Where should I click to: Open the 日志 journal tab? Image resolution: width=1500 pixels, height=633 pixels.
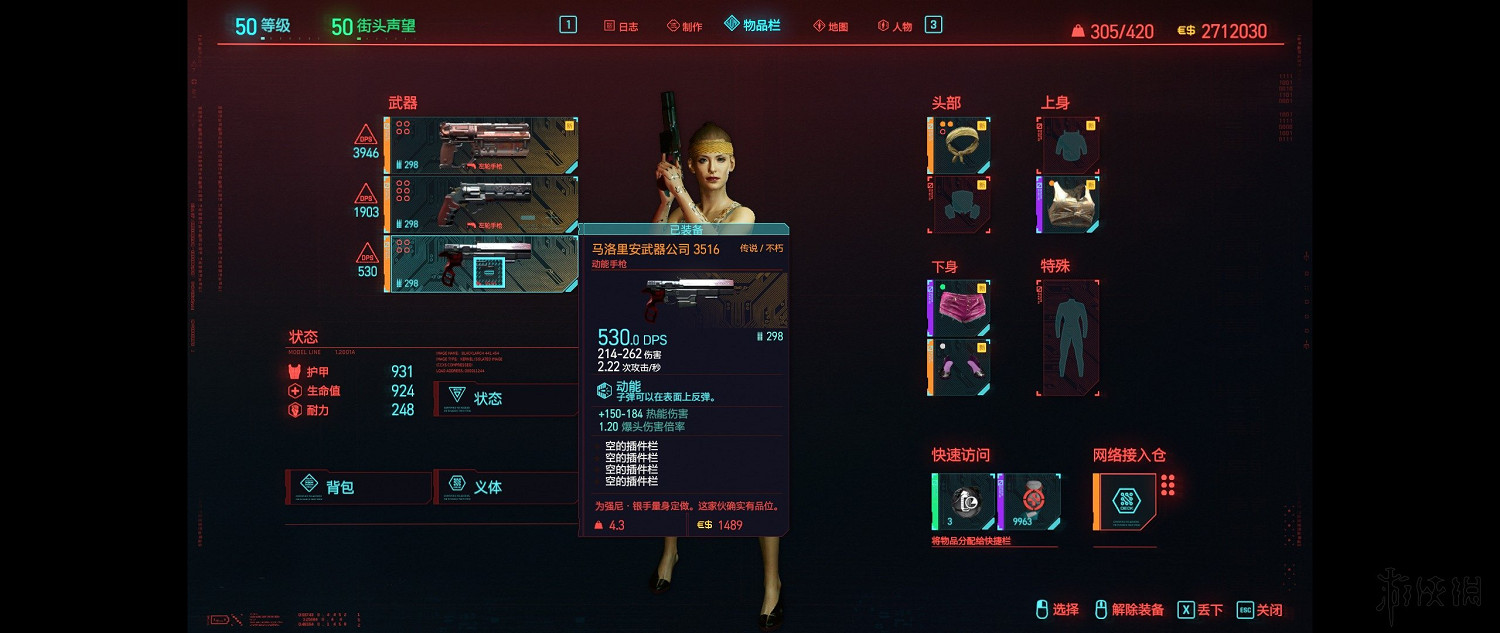[x=621, y=26]
